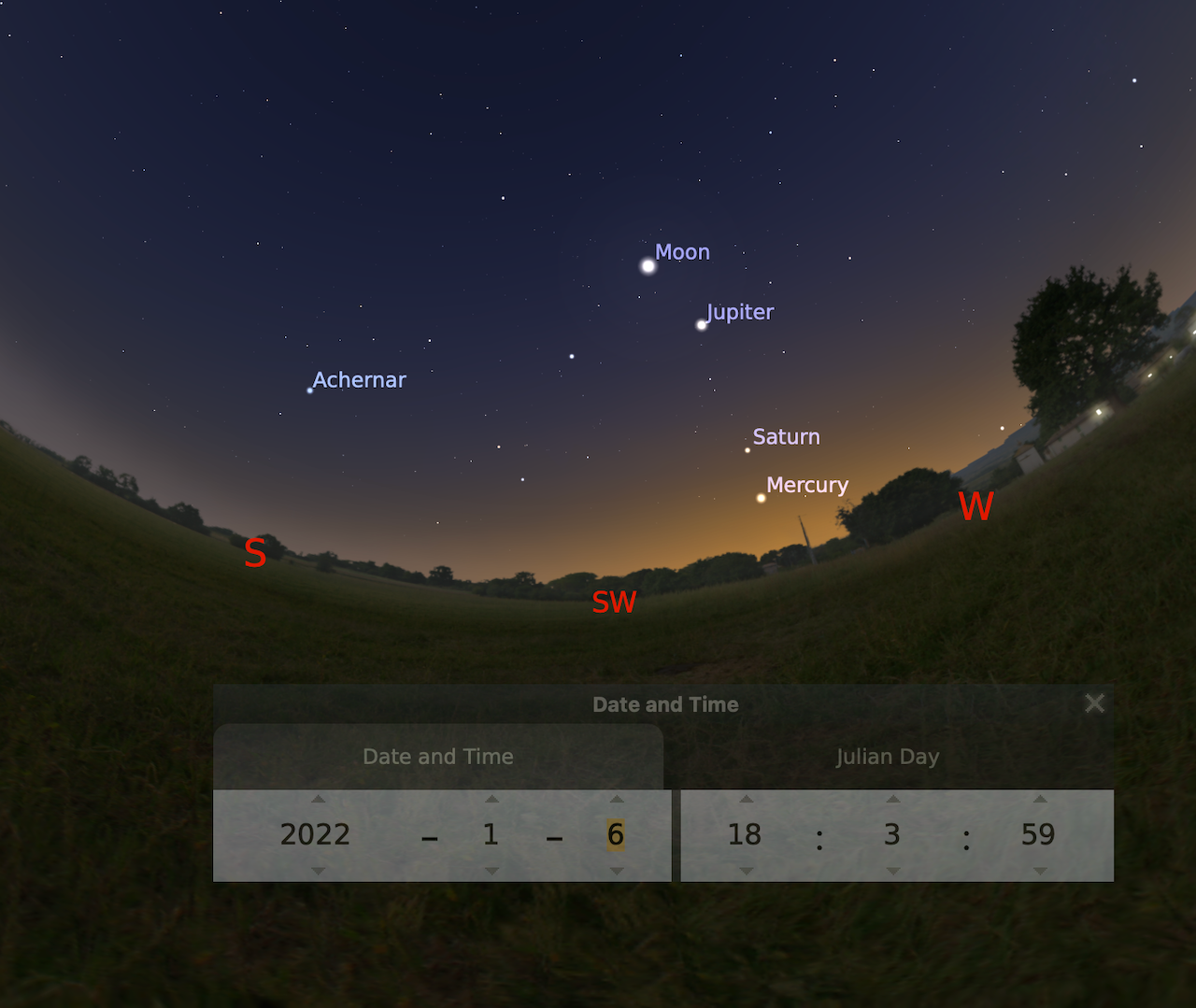
Task: Decrement the month value
Action: (x=491, y=871)
